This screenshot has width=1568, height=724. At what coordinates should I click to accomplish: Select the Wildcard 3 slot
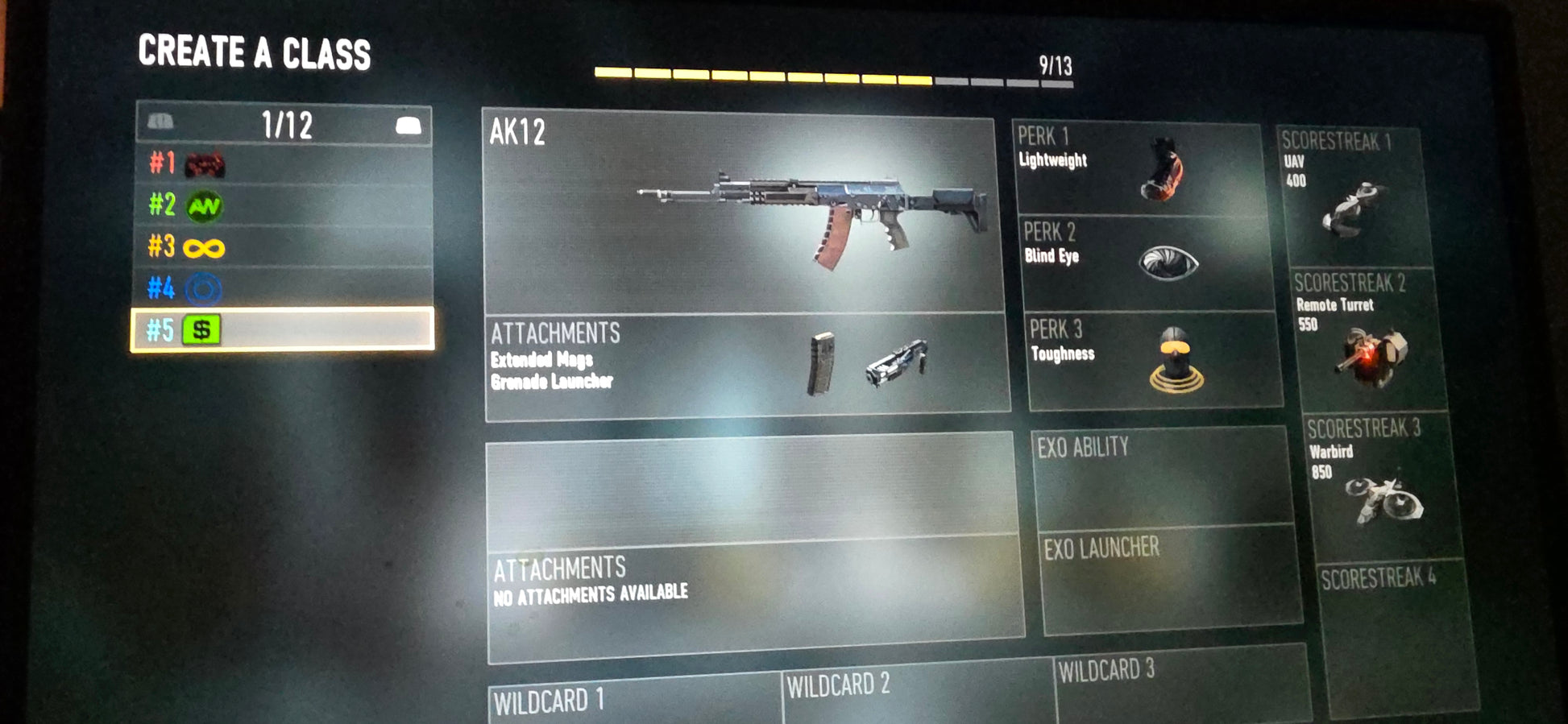point(1180,683)
